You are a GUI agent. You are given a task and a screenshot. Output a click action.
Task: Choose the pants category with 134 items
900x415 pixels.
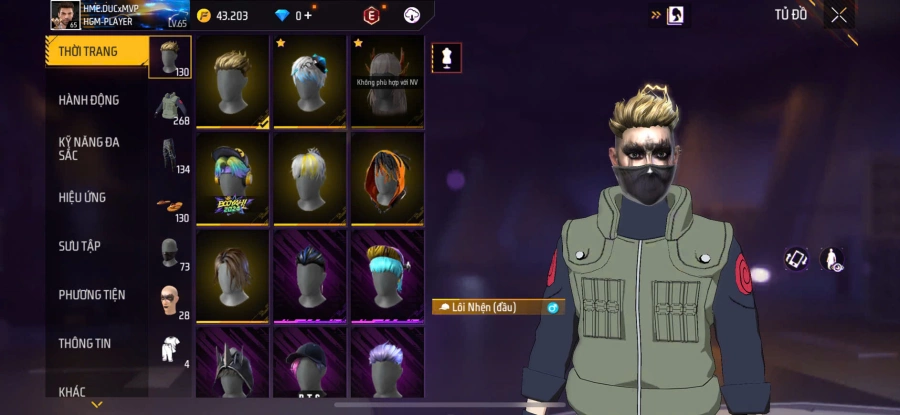(170, 154)
